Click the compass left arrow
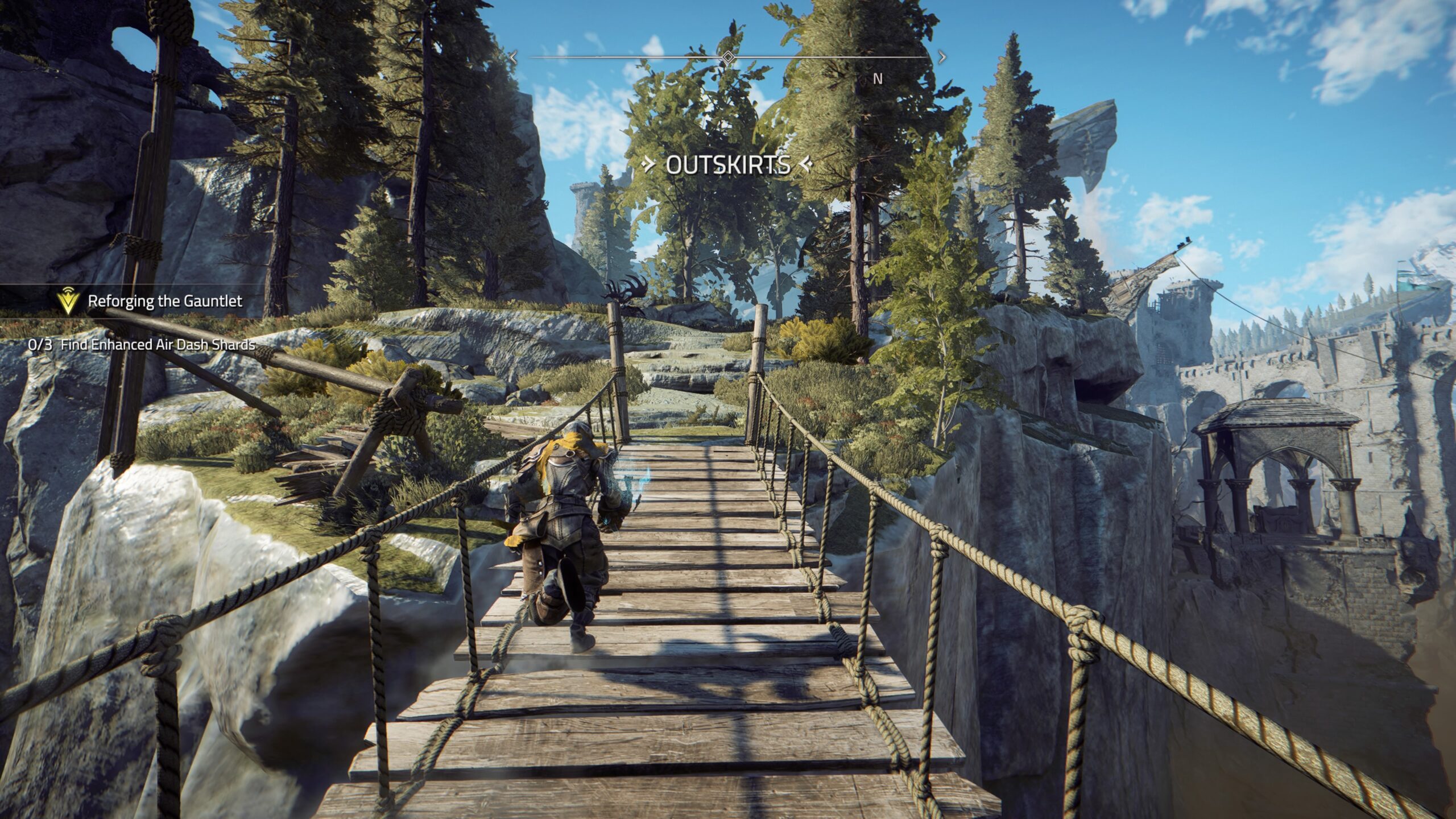This screenshot has height=819, width=1456. coord(513,57)
